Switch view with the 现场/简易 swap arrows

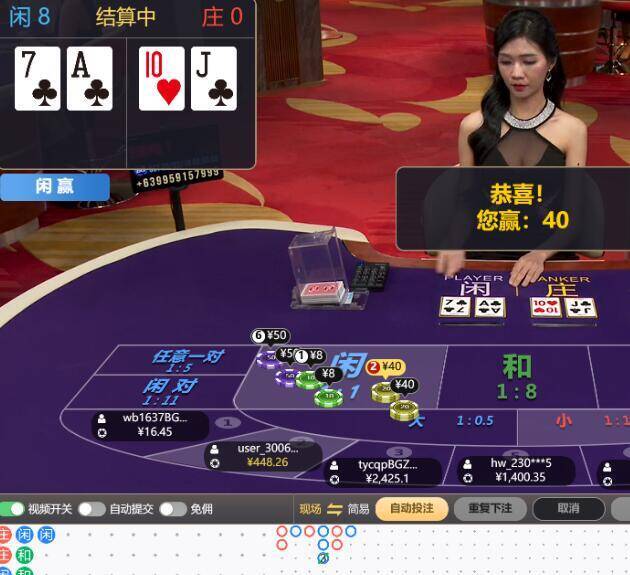(335, 509)
